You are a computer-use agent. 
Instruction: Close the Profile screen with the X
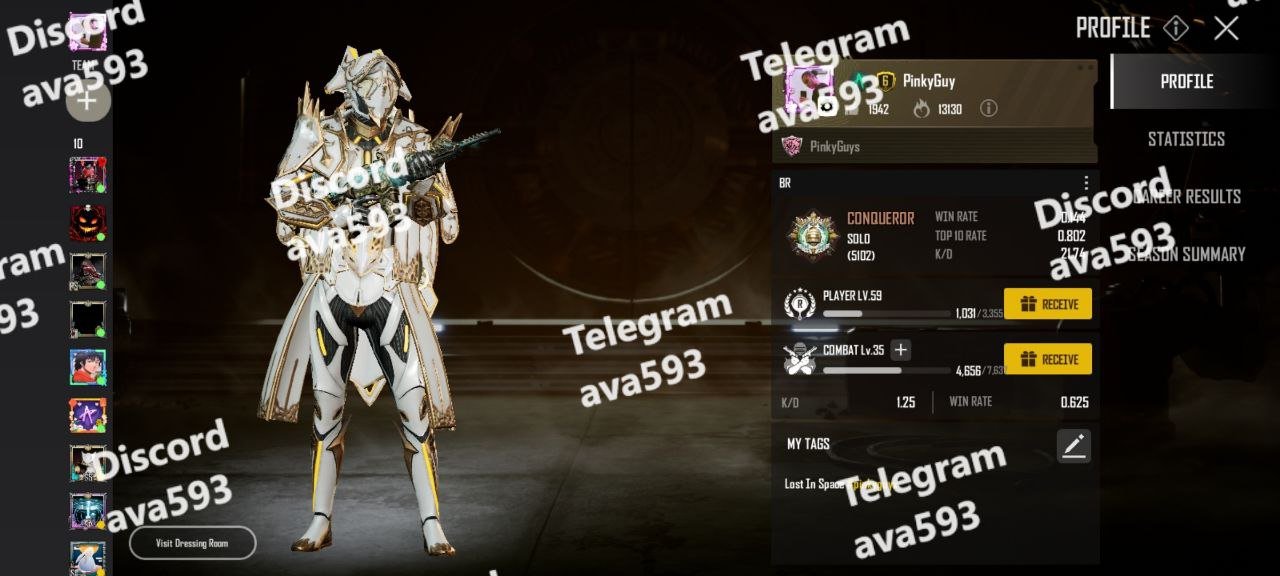pos(1226,28)
